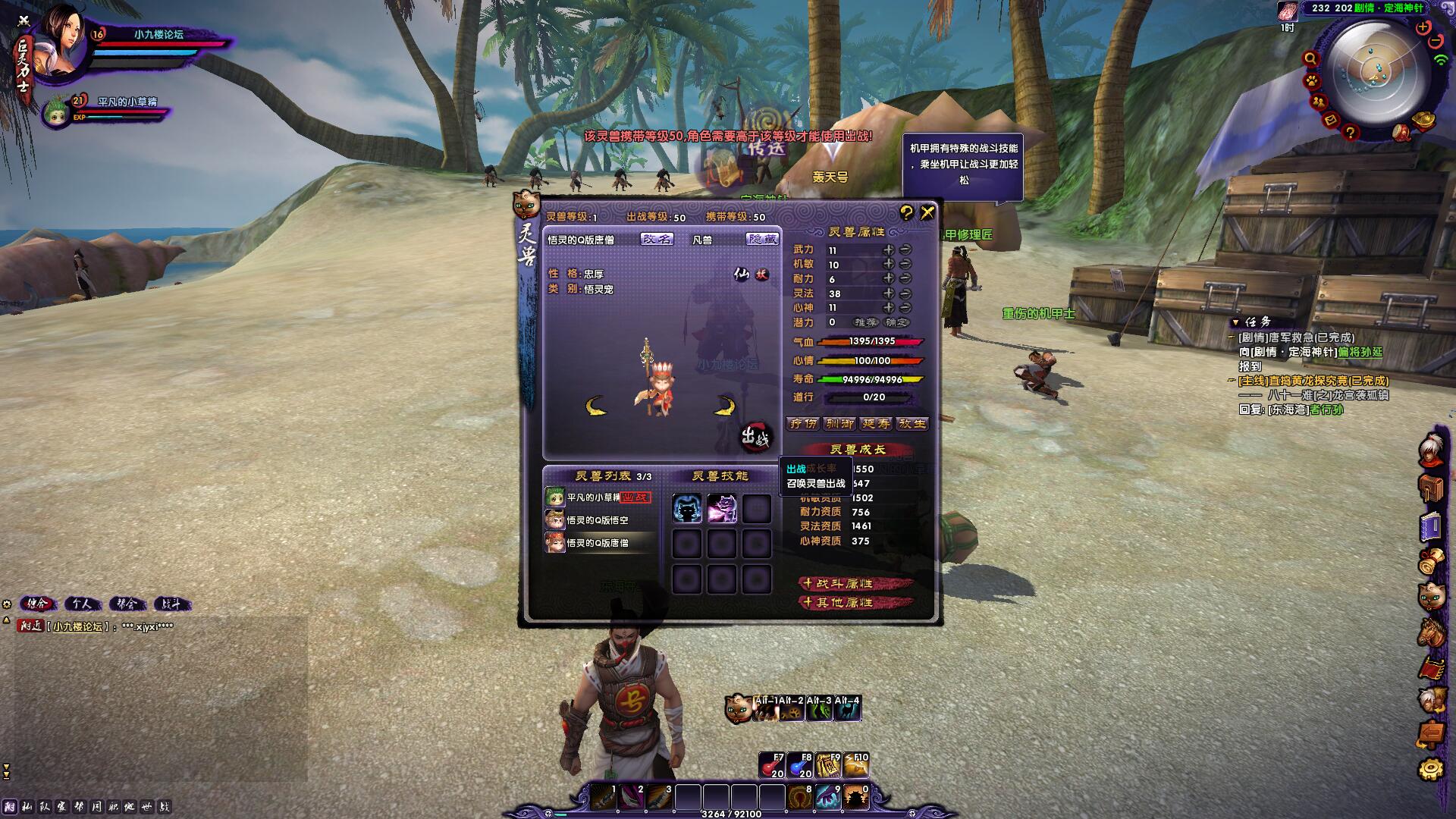
Task: Click the 延寿 extend-life button
Action: coord(876,424)
